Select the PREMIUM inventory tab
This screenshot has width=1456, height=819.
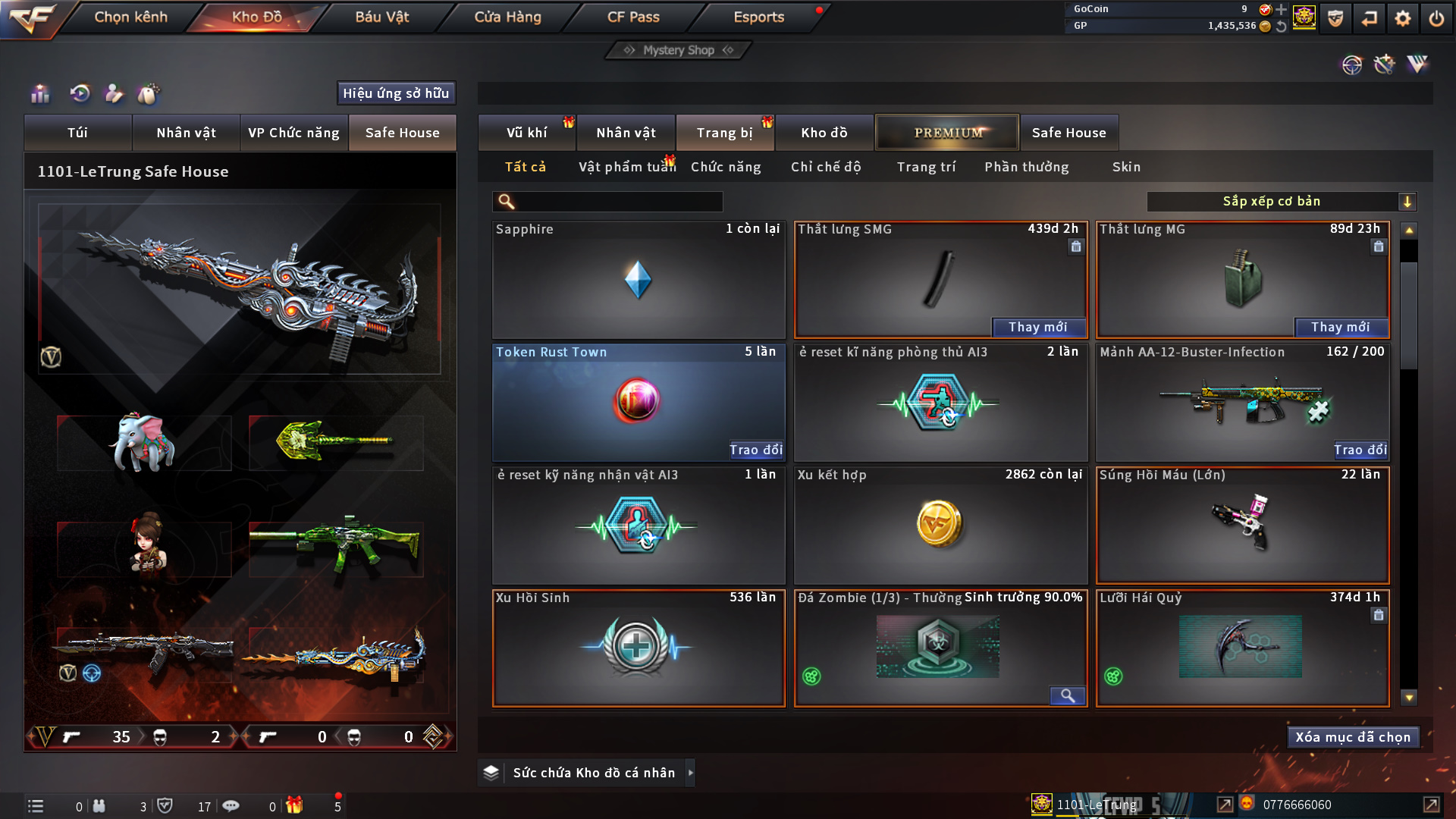947,133
